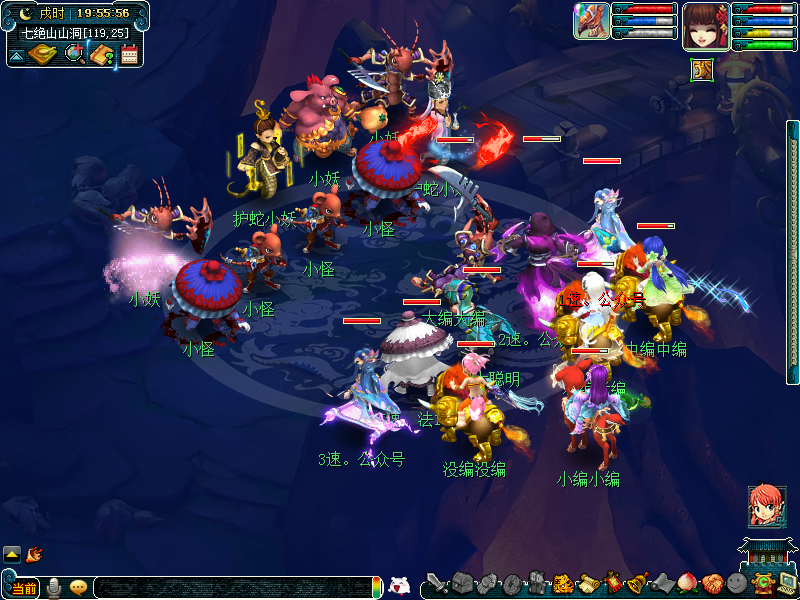Image resolution: width=800 pixels, height=600 pixels.
Task: Activate the microphone voice chat button
Action: click(x=54, y=588)
